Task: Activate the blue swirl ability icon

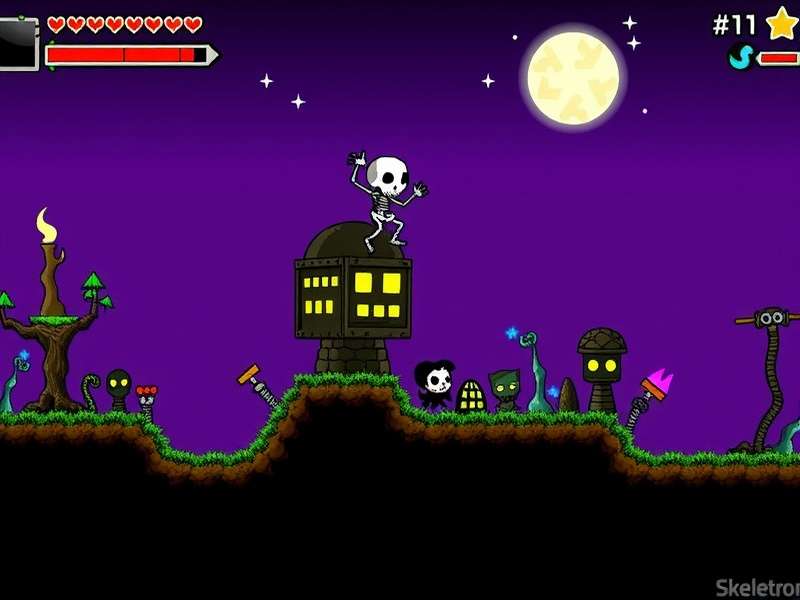Action: coord(740,57)
